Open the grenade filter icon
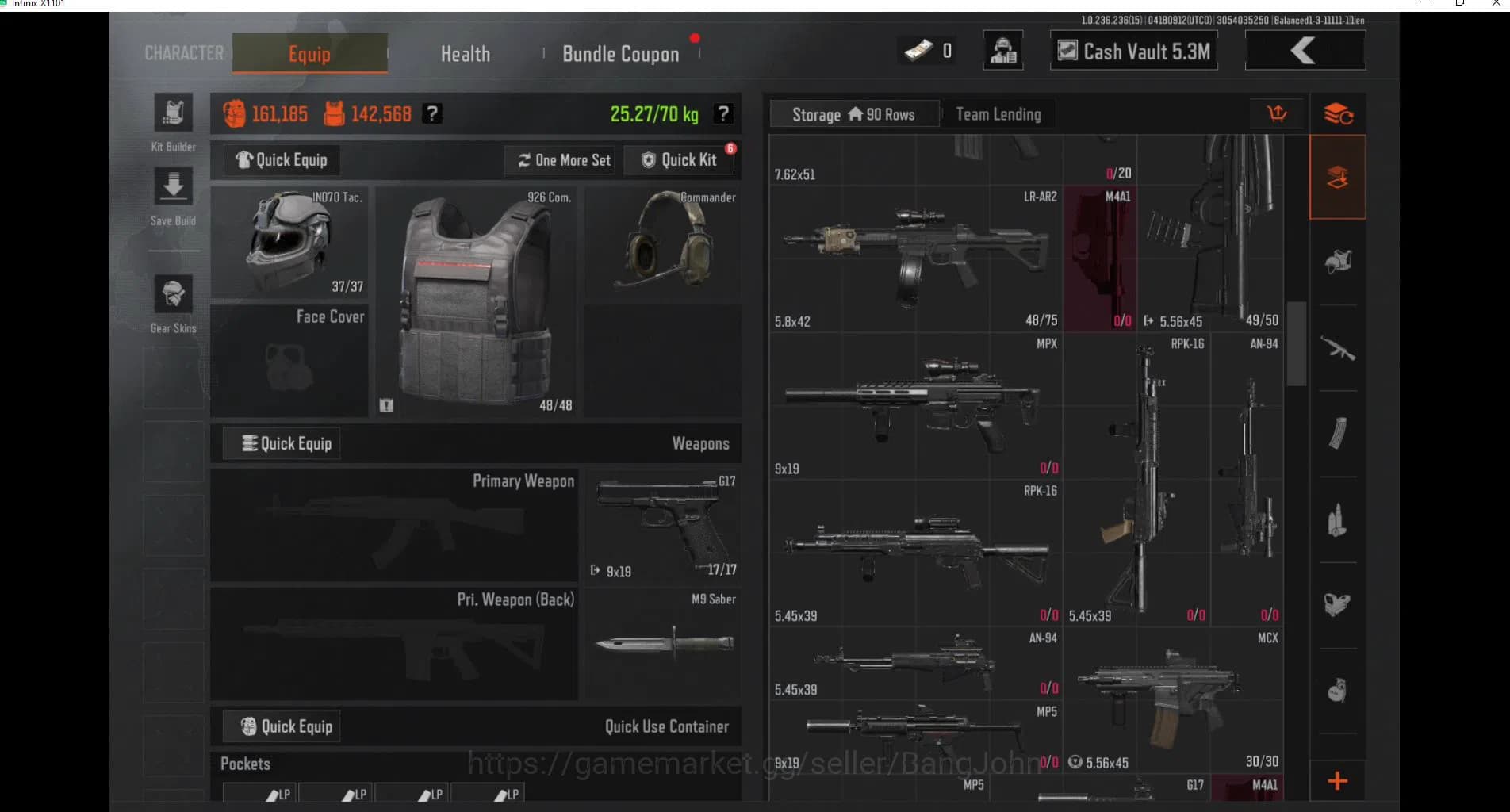 (x=1337, y=690)
